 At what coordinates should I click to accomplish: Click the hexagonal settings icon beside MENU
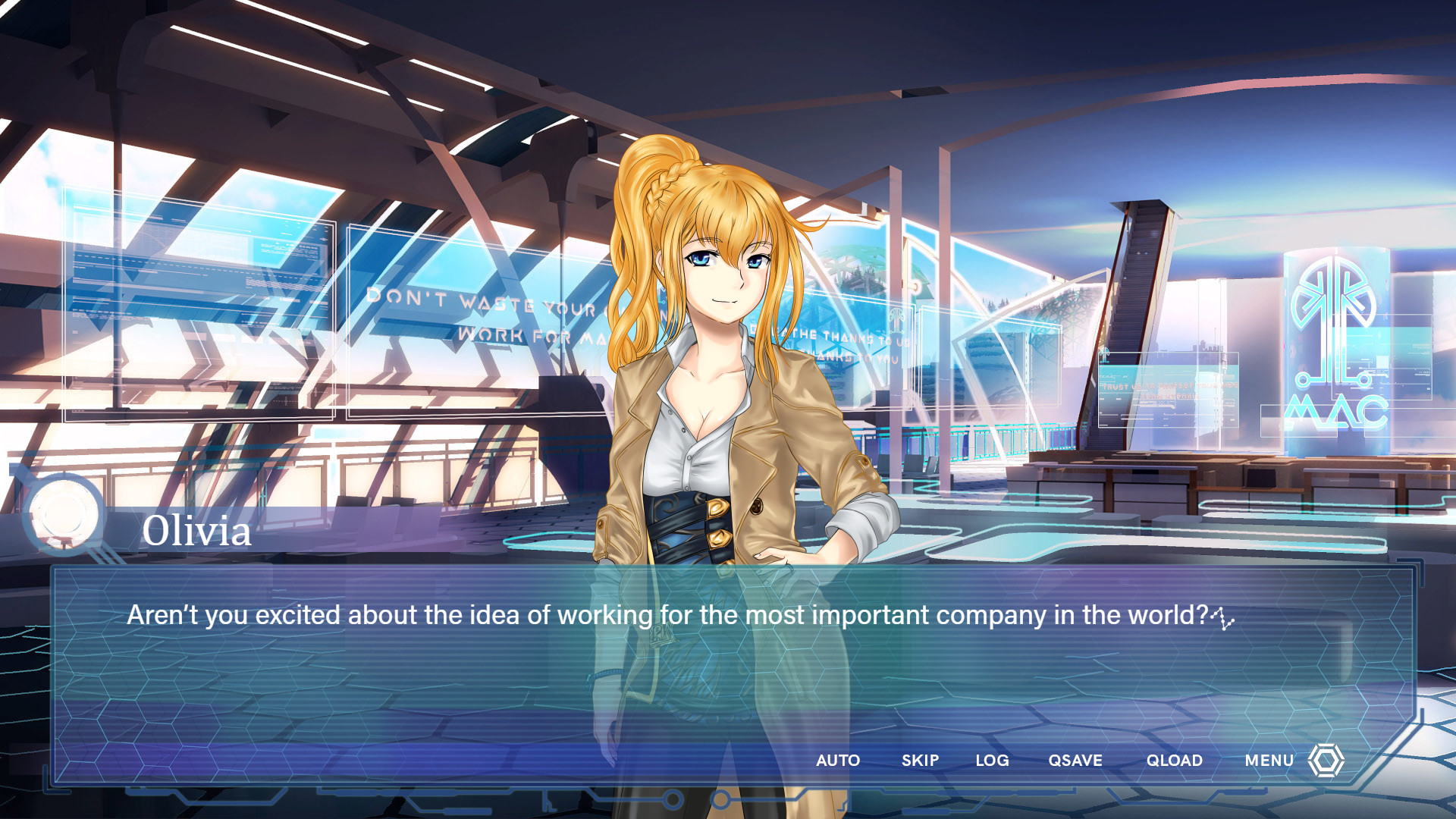coord(1326,761)
